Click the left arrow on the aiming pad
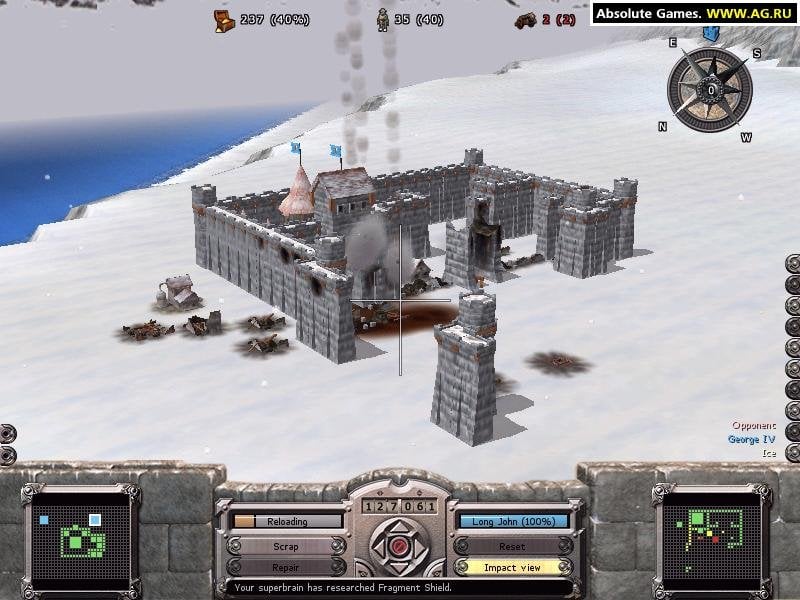800x600 pixels. click(378, 546)
